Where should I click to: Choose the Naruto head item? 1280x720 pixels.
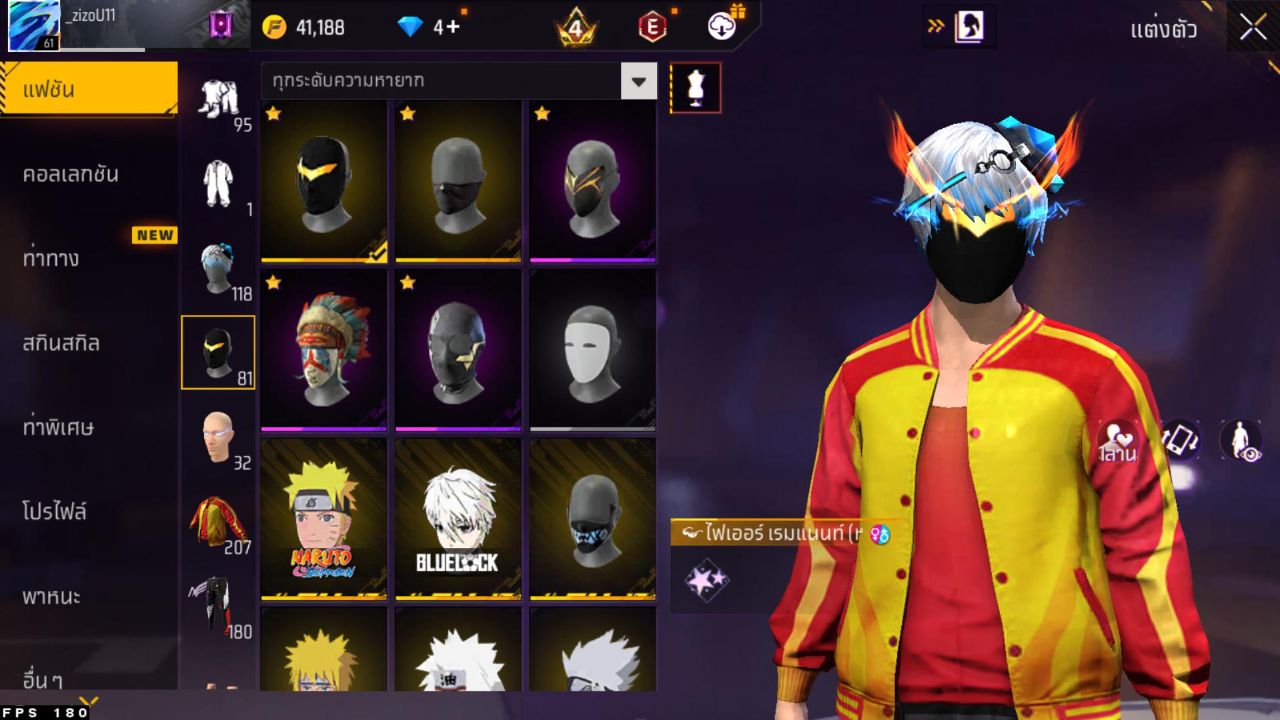(323, 518)
